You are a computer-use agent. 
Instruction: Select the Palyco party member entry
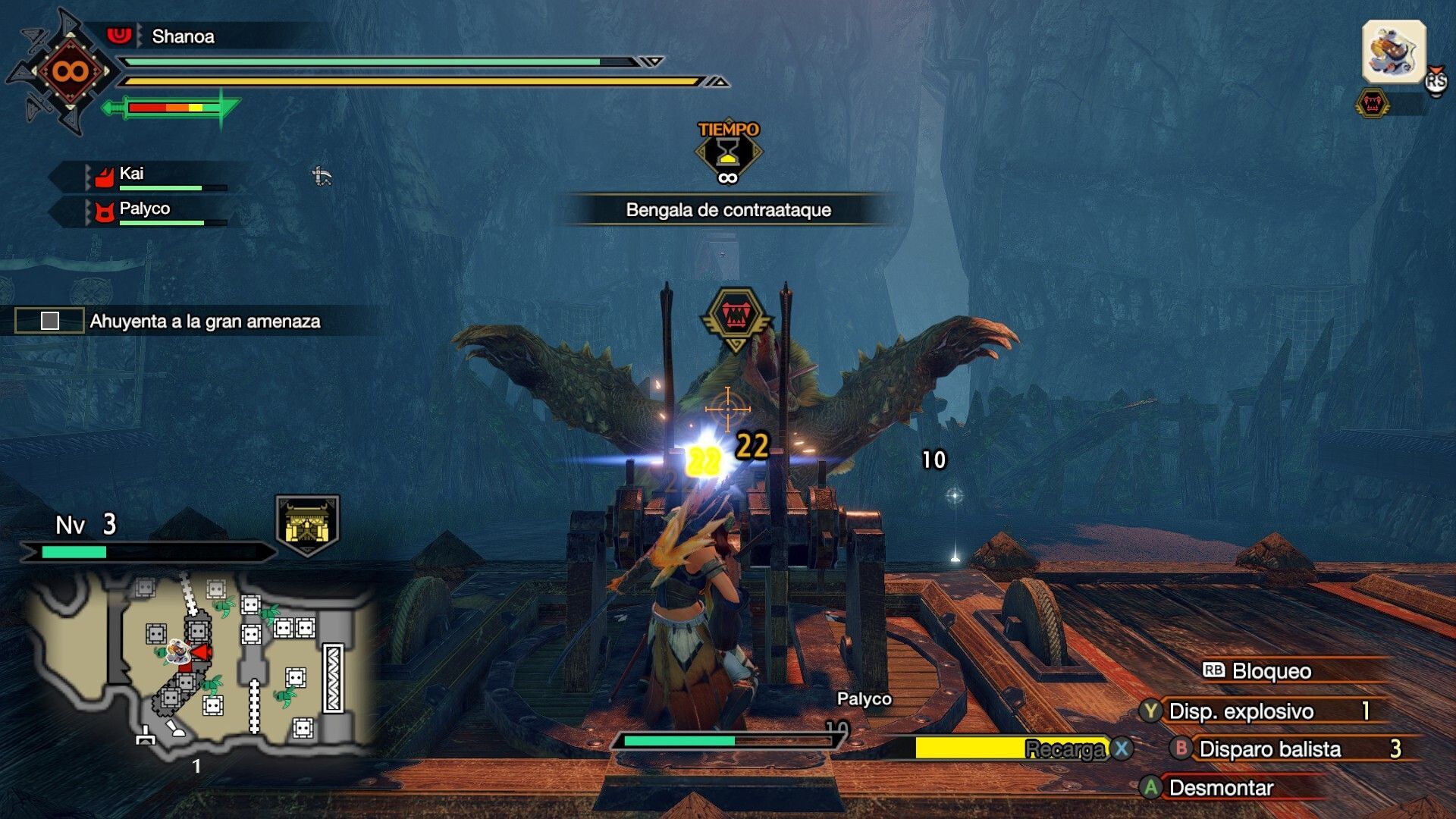tap(144, 209)
